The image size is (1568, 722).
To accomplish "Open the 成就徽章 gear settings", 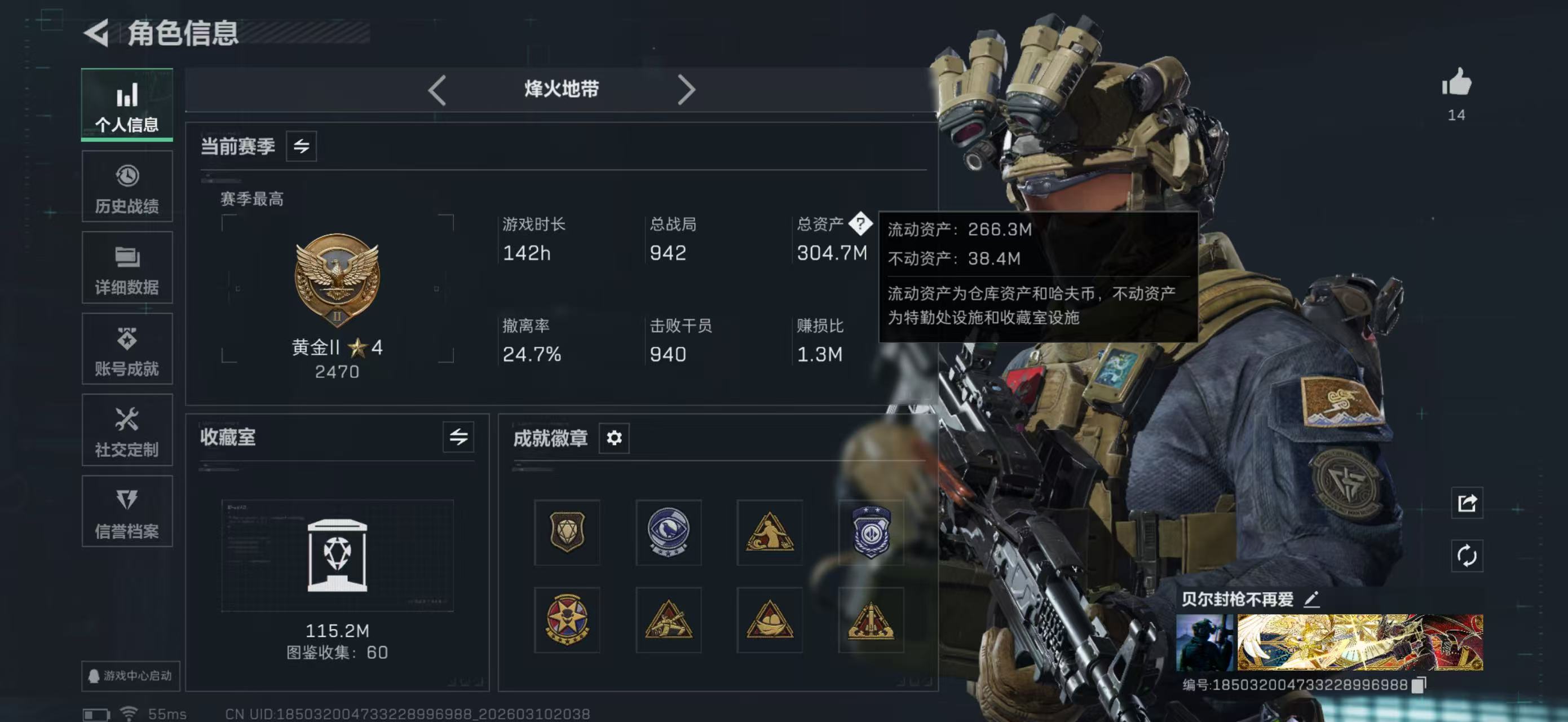I will point(613,438).
